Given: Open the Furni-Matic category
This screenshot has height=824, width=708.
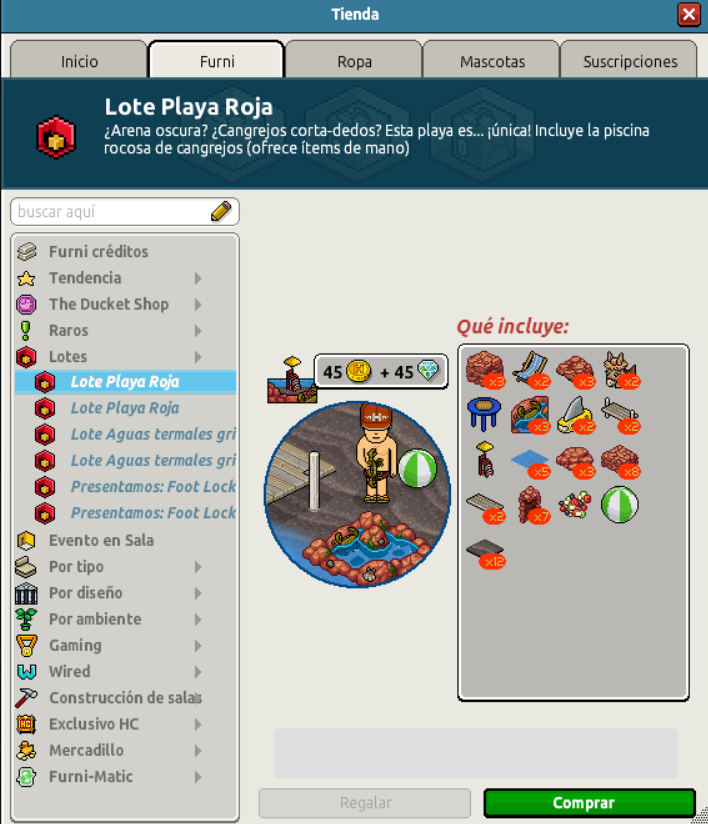Looking at the screenshot, I should tap(90, 776).
